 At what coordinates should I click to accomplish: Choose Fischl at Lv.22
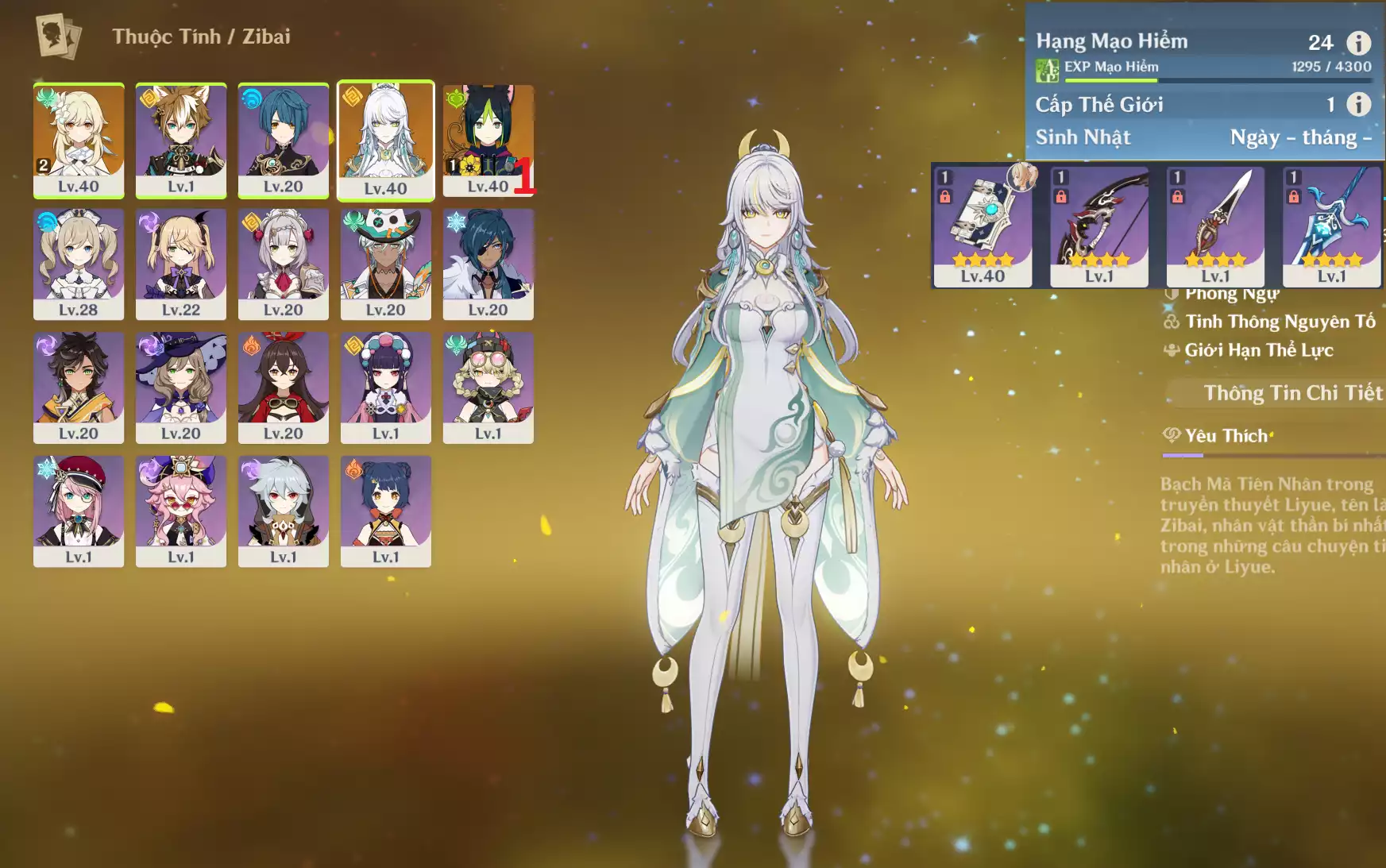tap(181, 264)
